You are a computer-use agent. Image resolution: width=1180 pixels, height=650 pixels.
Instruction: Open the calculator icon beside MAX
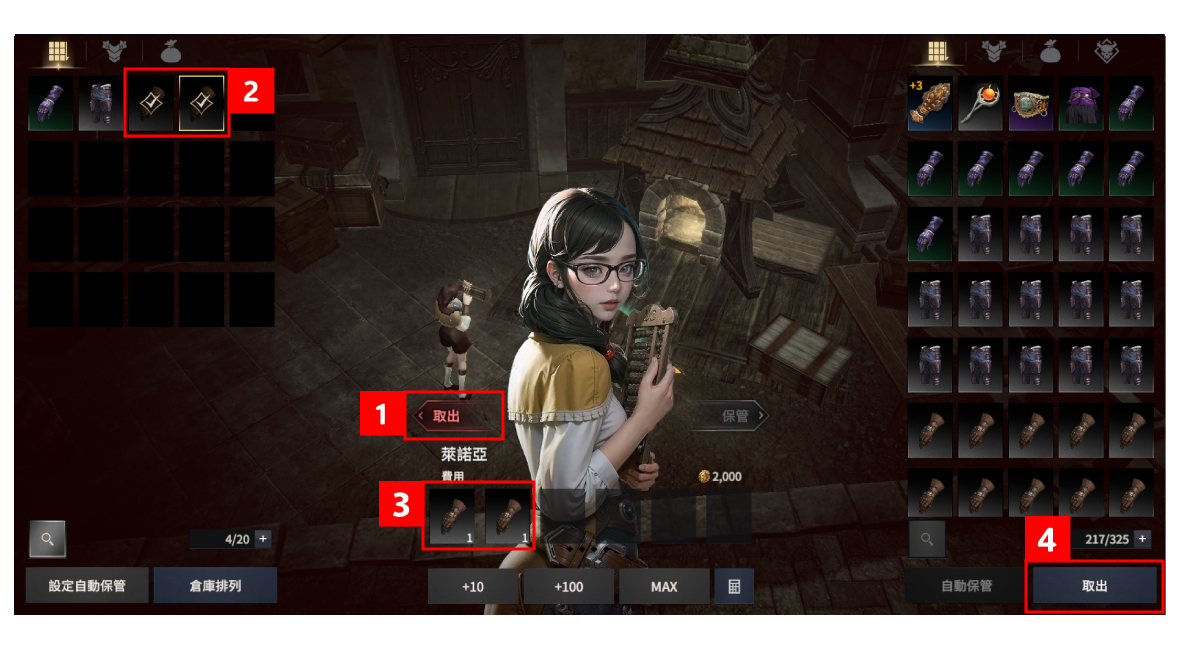[734, 586]
